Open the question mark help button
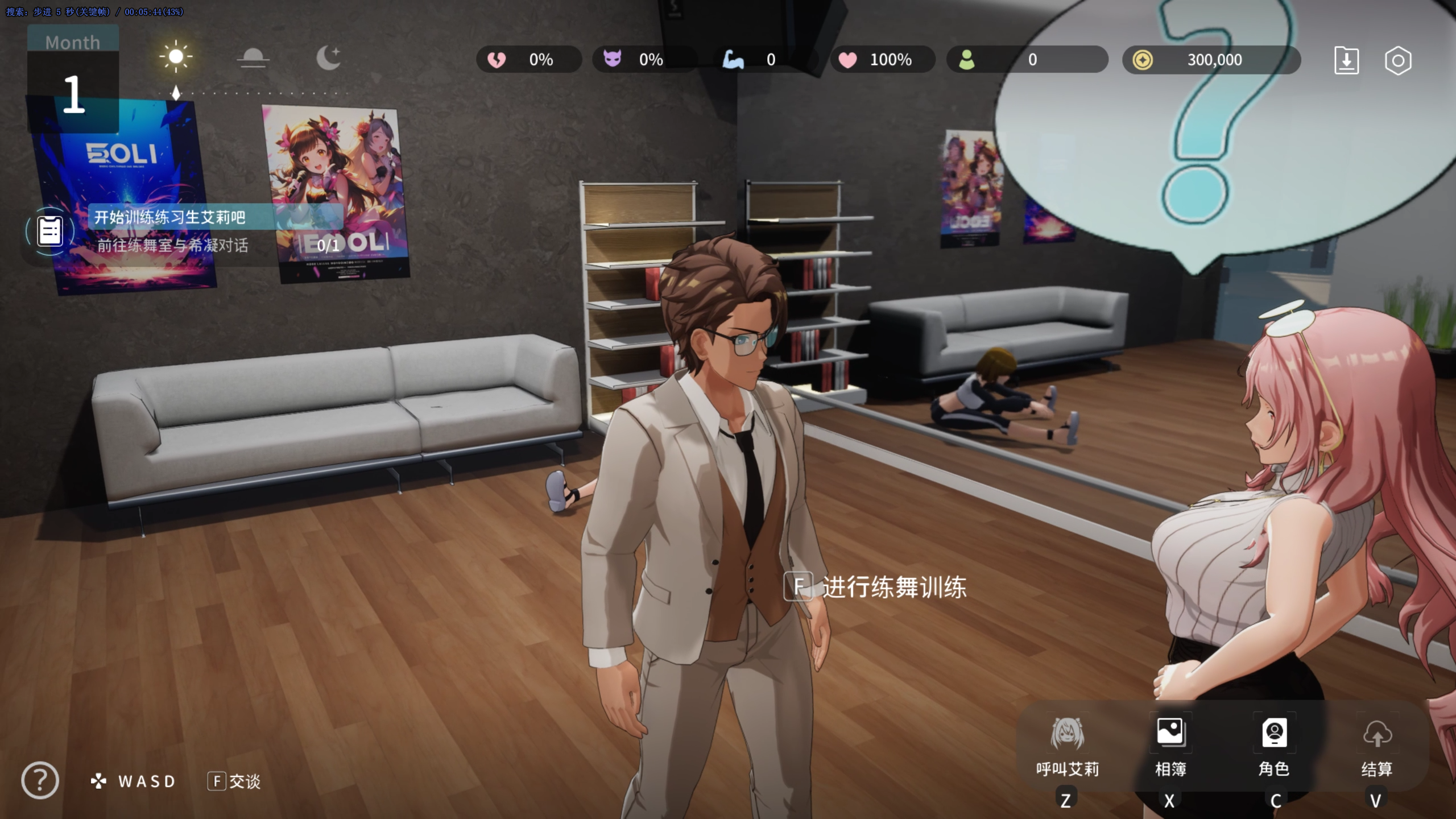The width and height of the screenshot is (1456, 819). click(x=40, y=780)
